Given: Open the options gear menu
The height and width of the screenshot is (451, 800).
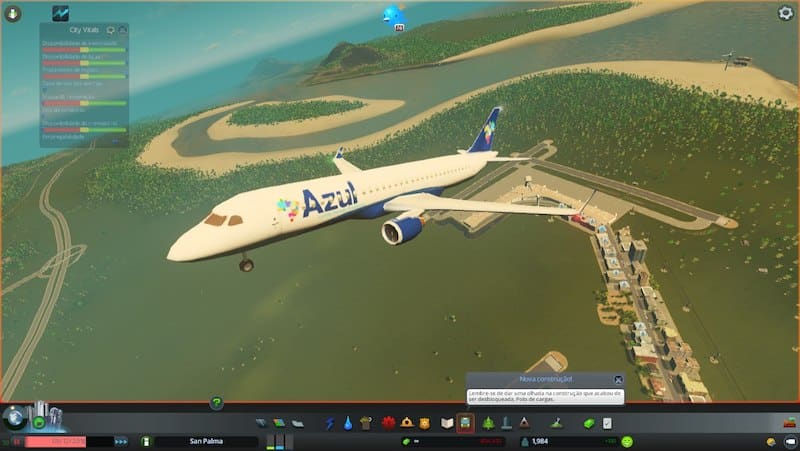Looking at the screenshot, I should click(785, 13).
